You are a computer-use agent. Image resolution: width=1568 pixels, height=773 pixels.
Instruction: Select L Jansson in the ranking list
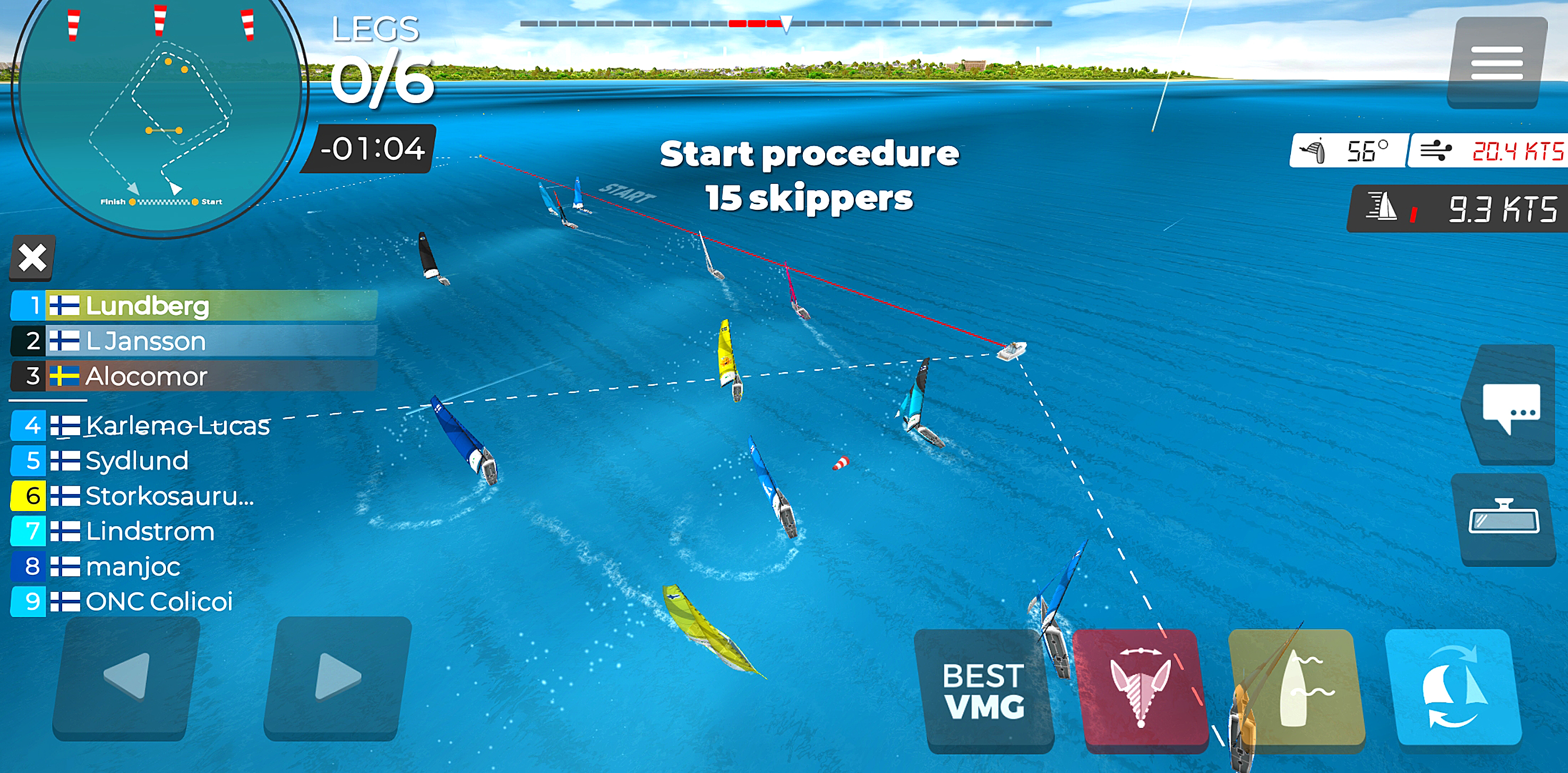pos(194,341)
